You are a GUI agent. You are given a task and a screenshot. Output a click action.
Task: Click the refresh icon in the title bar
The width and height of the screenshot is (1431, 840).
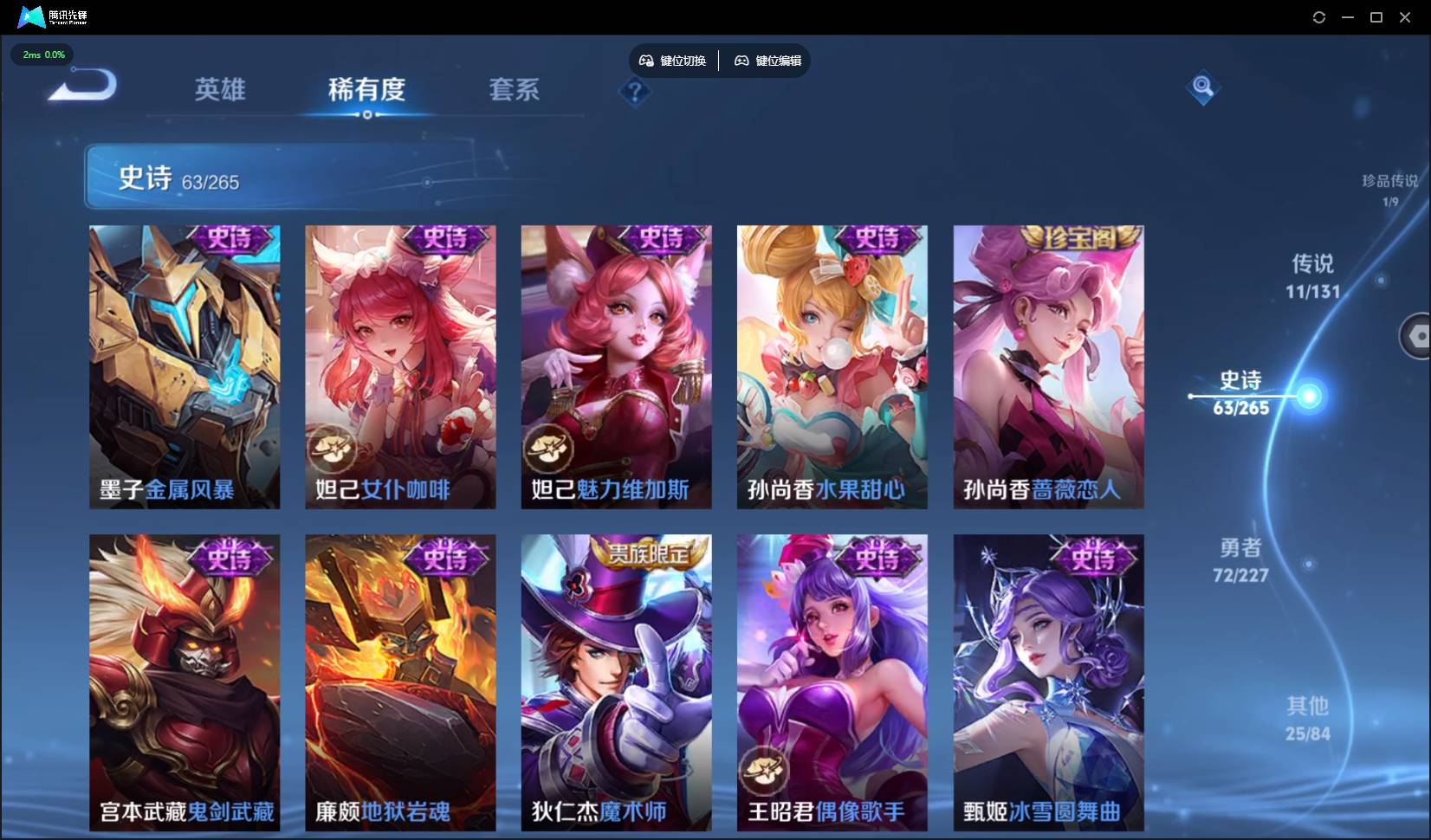tap(1320, 16)
